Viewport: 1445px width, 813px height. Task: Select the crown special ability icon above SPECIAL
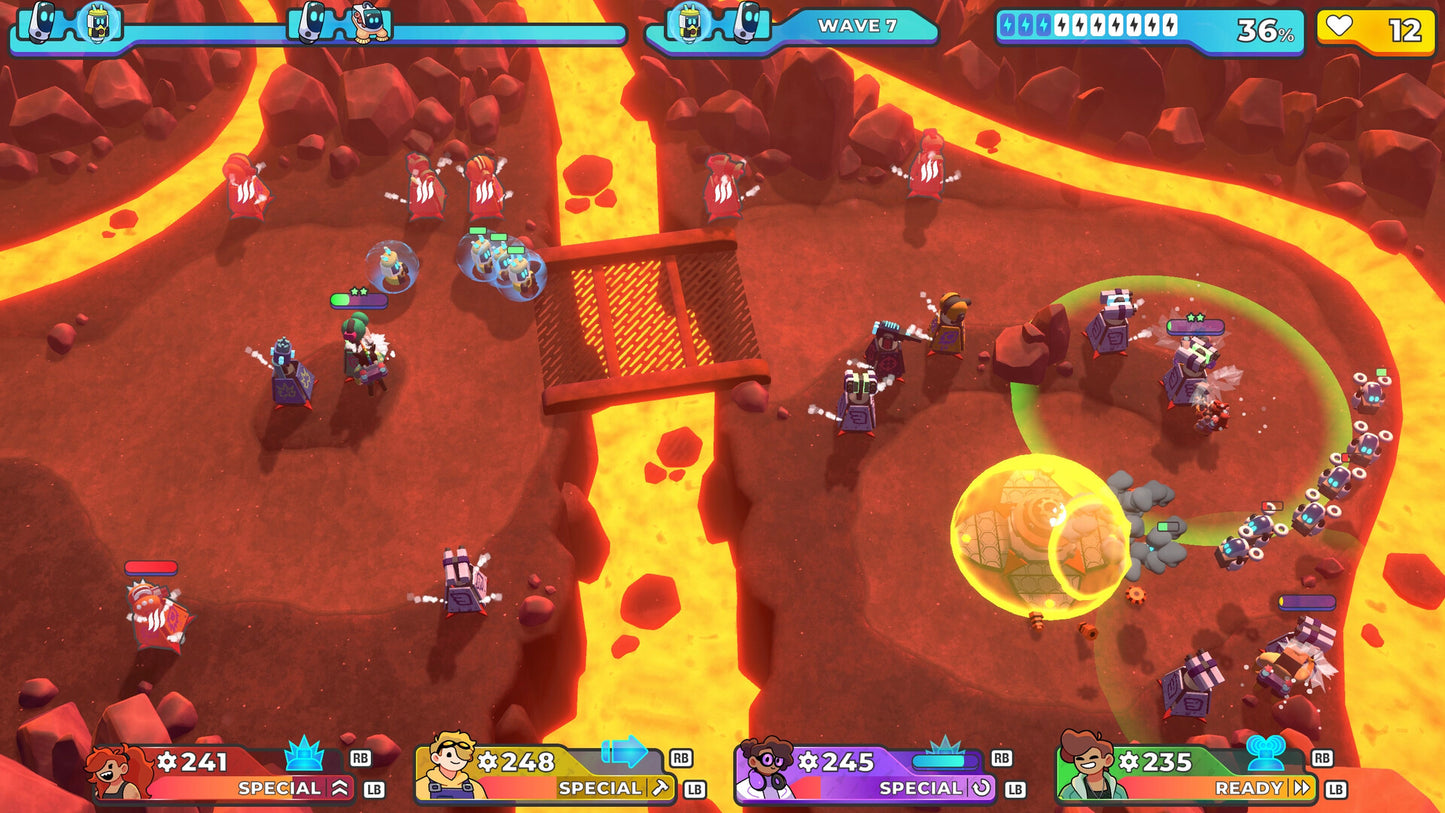click(x=303, y=760)
